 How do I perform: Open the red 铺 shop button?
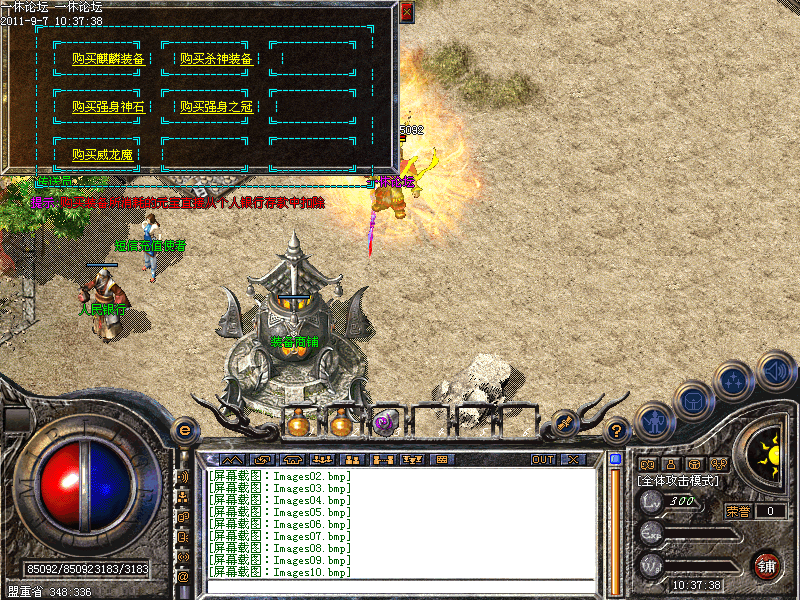click(x=766, y=564)
